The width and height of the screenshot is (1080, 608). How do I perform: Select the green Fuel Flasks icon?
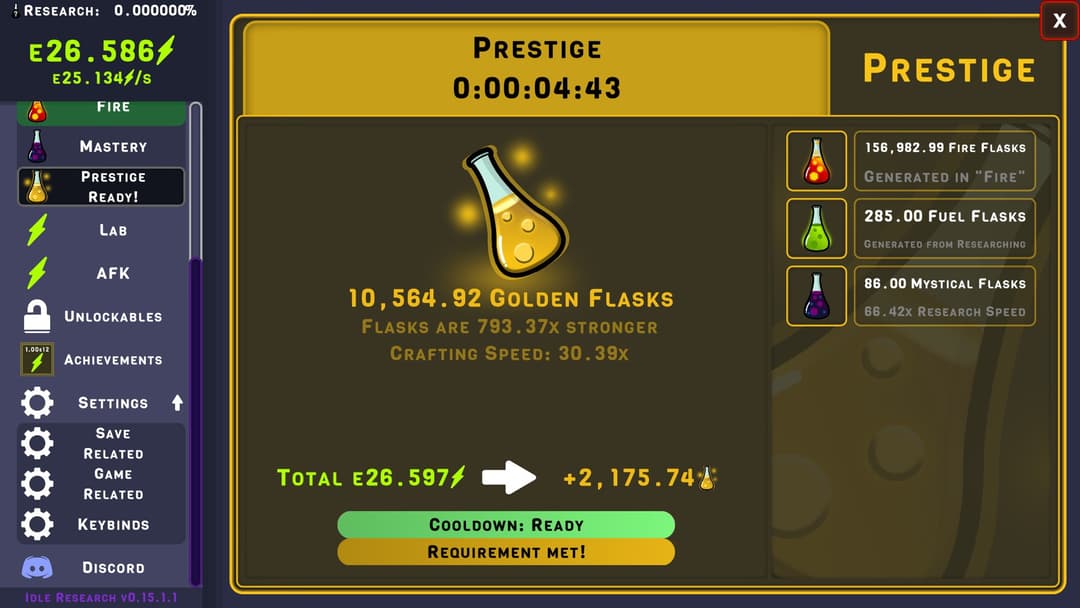816,229
